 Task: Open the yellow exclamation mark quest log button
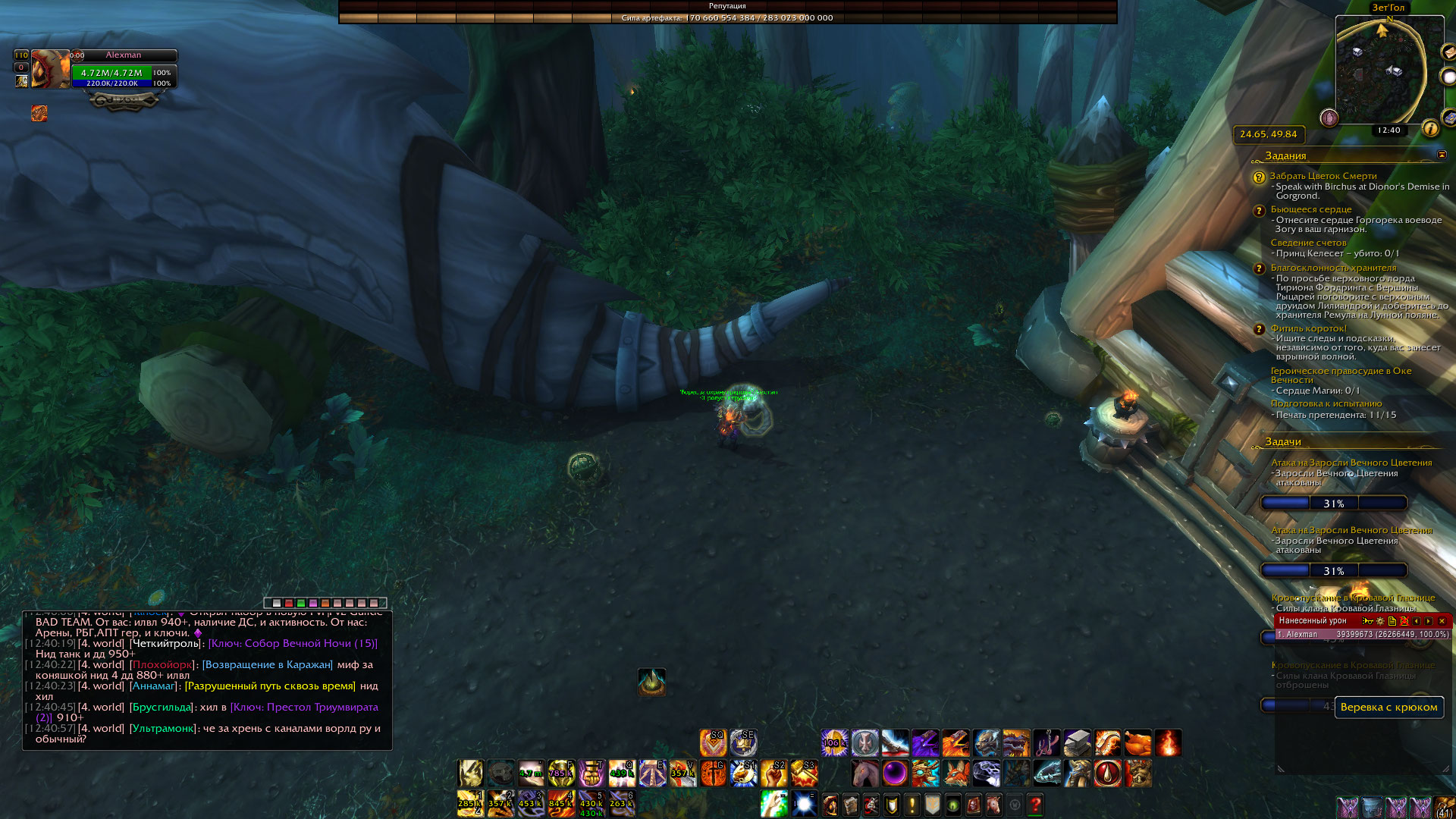(912, 804)
